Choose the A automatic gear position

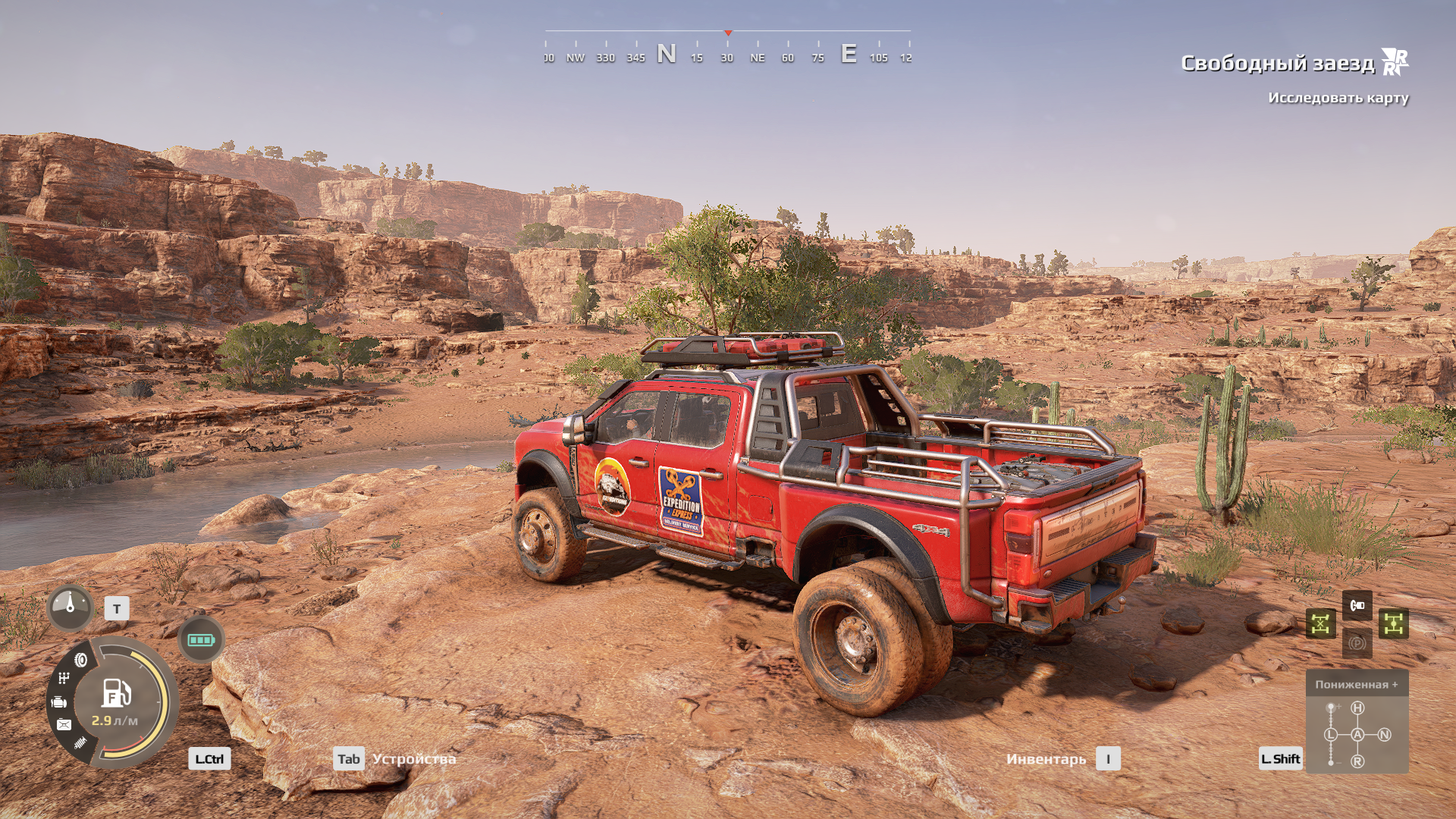pyautogui.click(x=1357, y=735)
